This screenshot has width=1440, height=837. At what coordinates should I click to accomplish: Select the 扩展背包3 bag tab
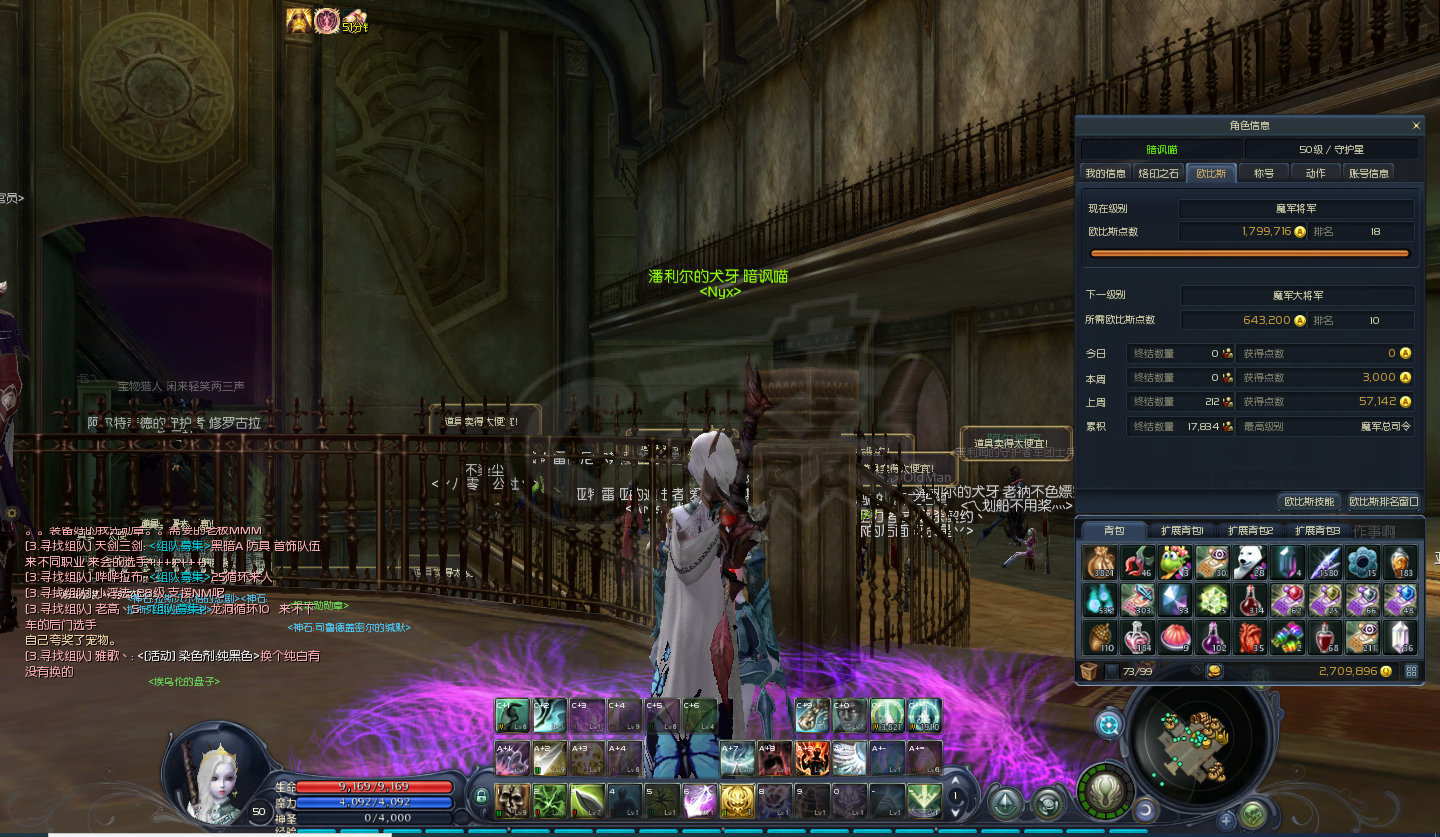[1317, 531]
